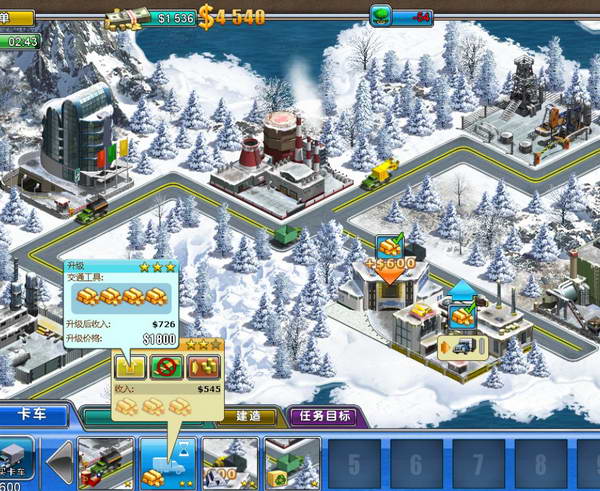Open the 建造 (build) tab

click(x=251, y=415)
